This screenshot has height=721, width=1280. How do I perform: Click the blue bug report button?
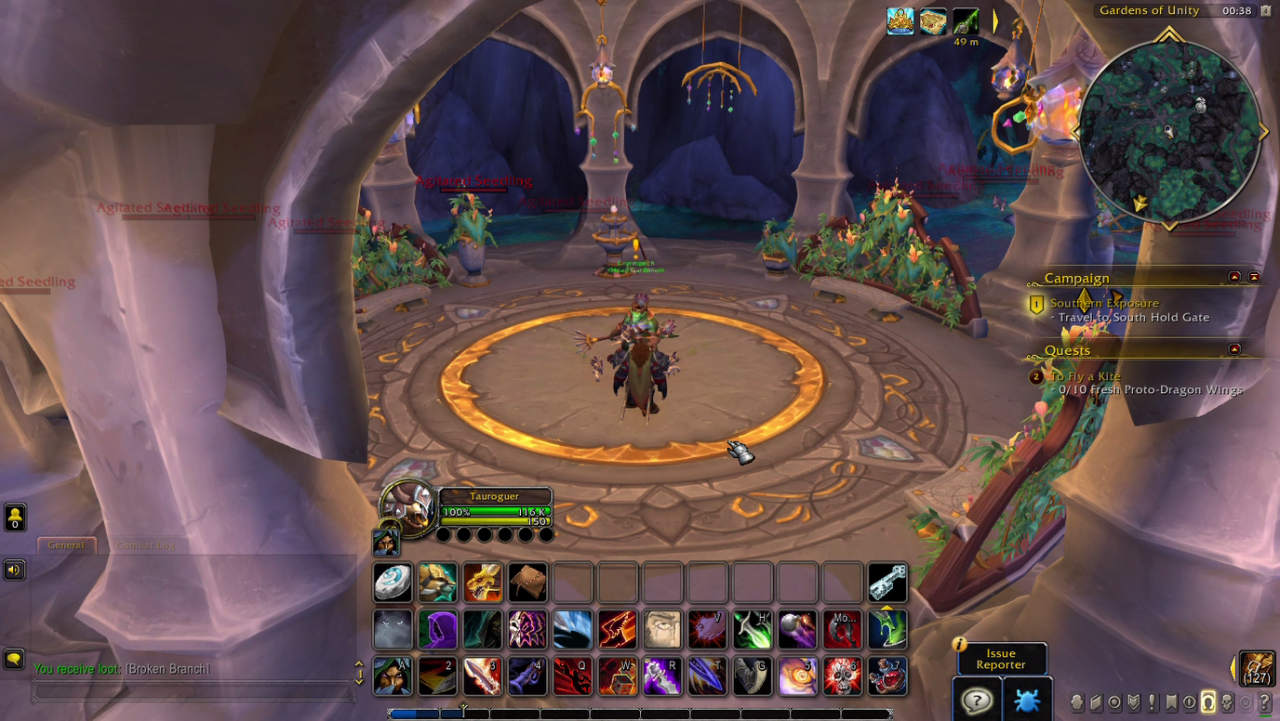coord(1027,699)
